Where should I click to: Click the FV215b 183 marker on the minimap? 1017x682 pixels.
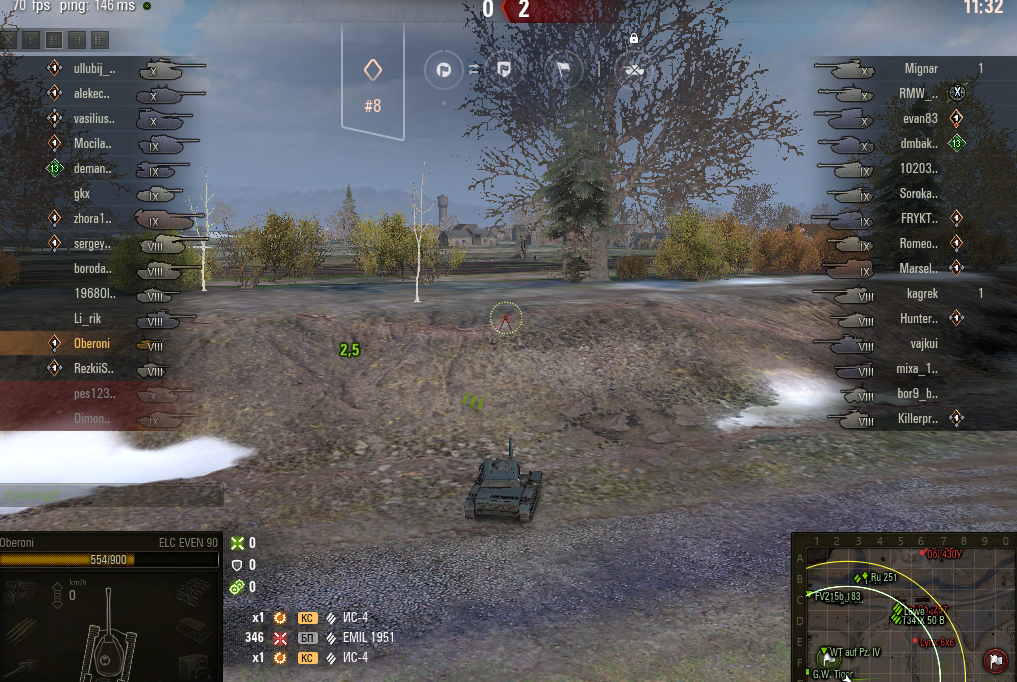coord(838,597)
